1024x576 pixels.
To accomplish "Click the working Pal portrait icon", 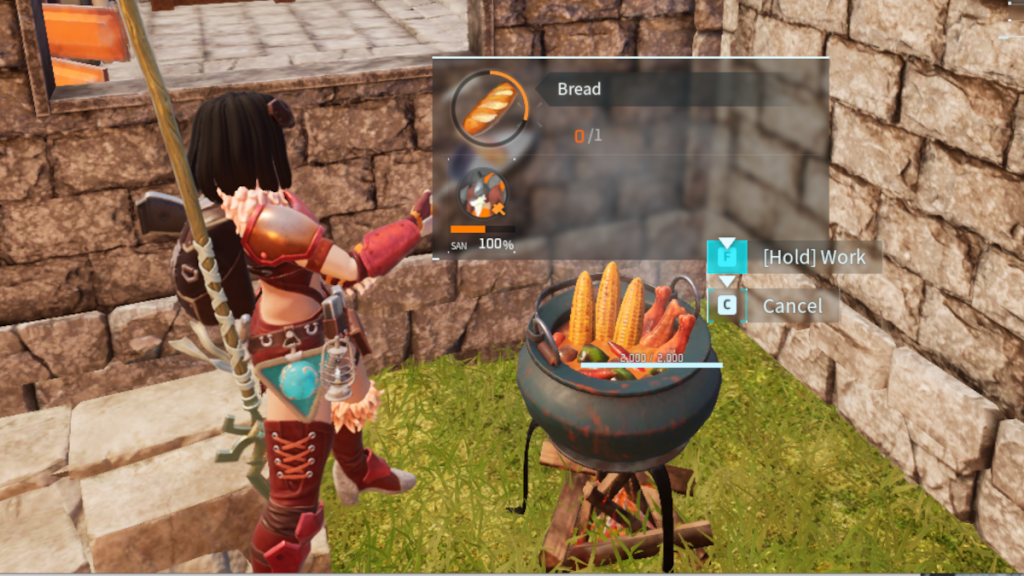I will (482, 196).
